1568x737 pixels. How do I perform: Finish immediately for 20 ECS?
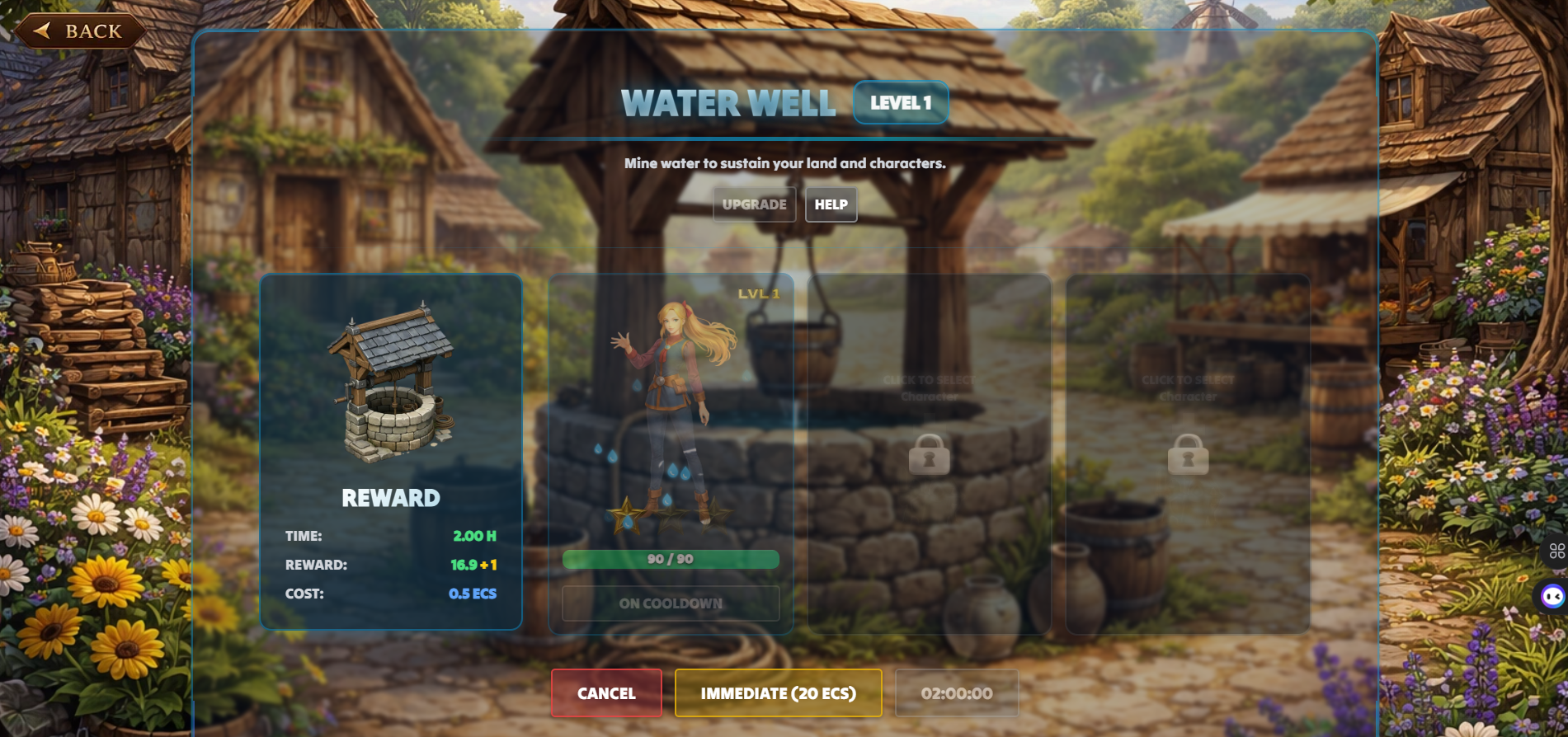pyautogui.click(x=778, y=693)
